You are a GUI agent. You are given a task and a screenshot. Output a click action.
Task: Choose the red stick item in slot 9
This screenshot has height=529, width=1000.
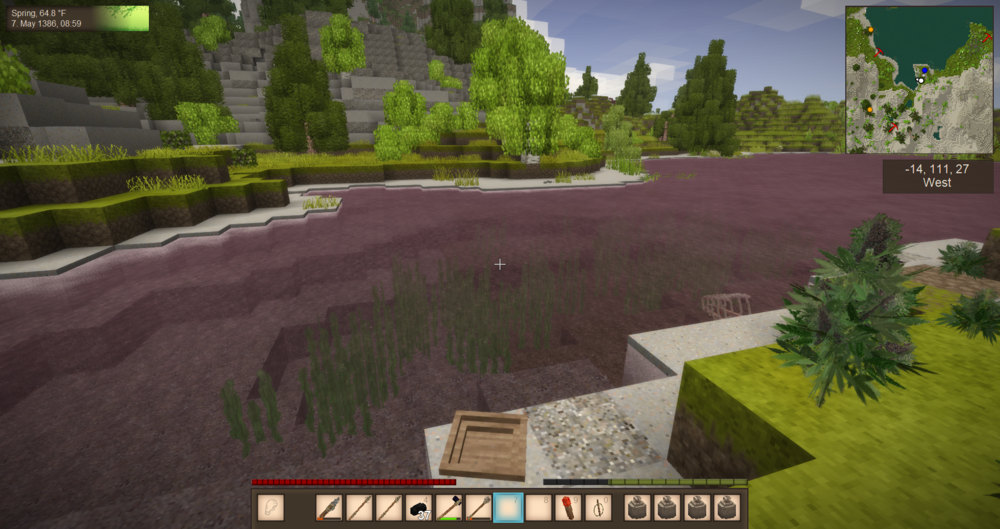(567, 508)
